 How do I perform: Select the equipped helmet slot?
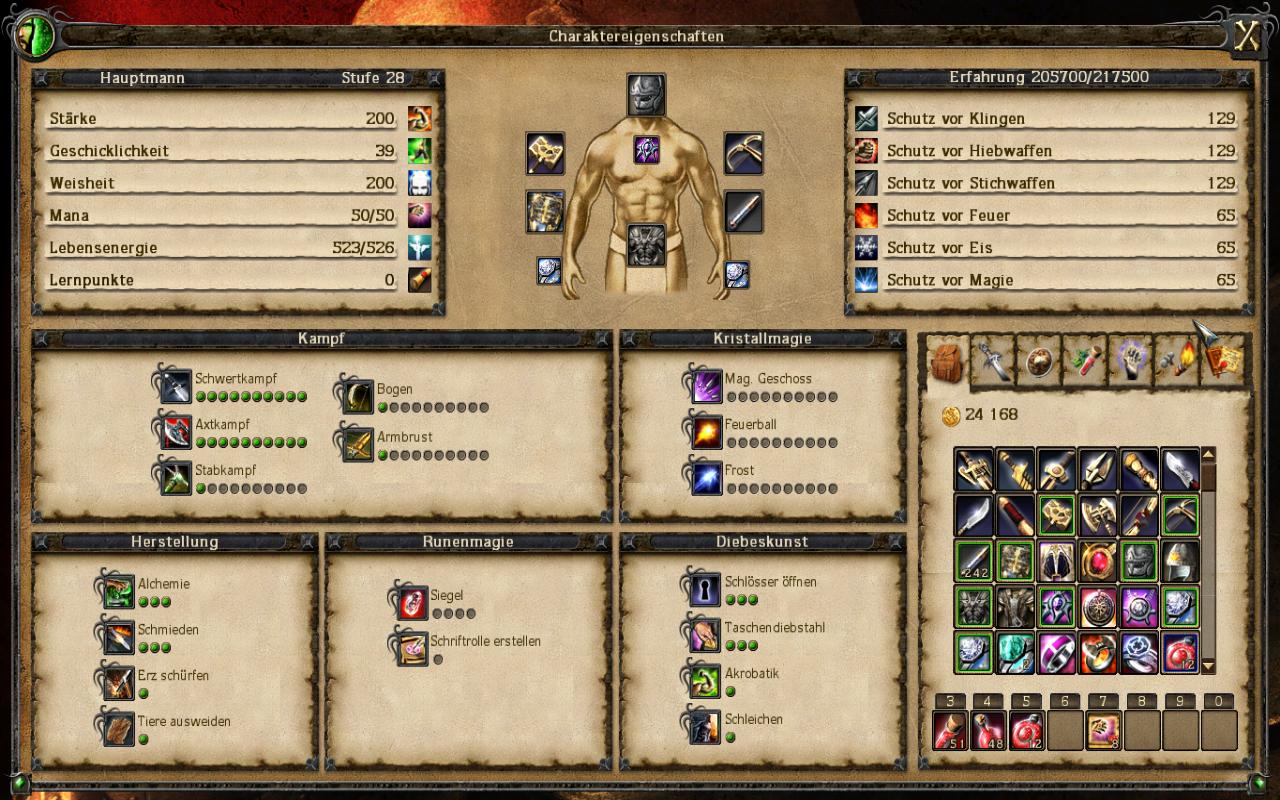click(646, 94)
